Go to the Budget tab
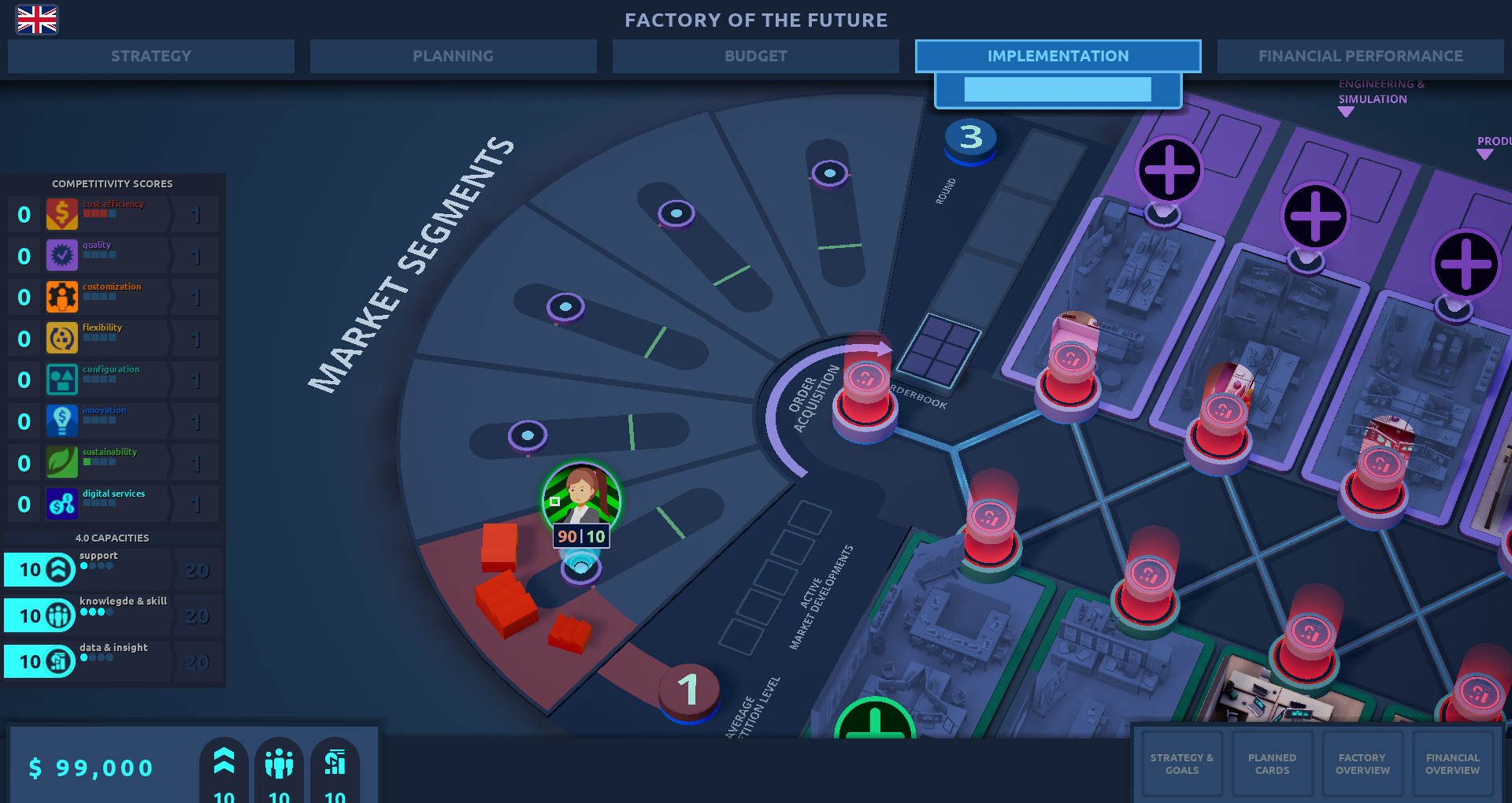 pyautogui.click(x=755, y=56)
